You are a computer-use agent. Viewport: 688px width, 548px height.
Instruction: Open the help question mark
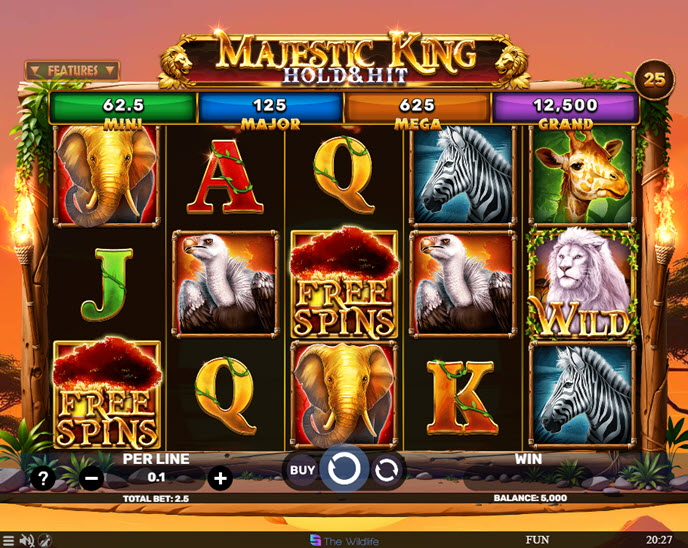[x=43, y=478]
